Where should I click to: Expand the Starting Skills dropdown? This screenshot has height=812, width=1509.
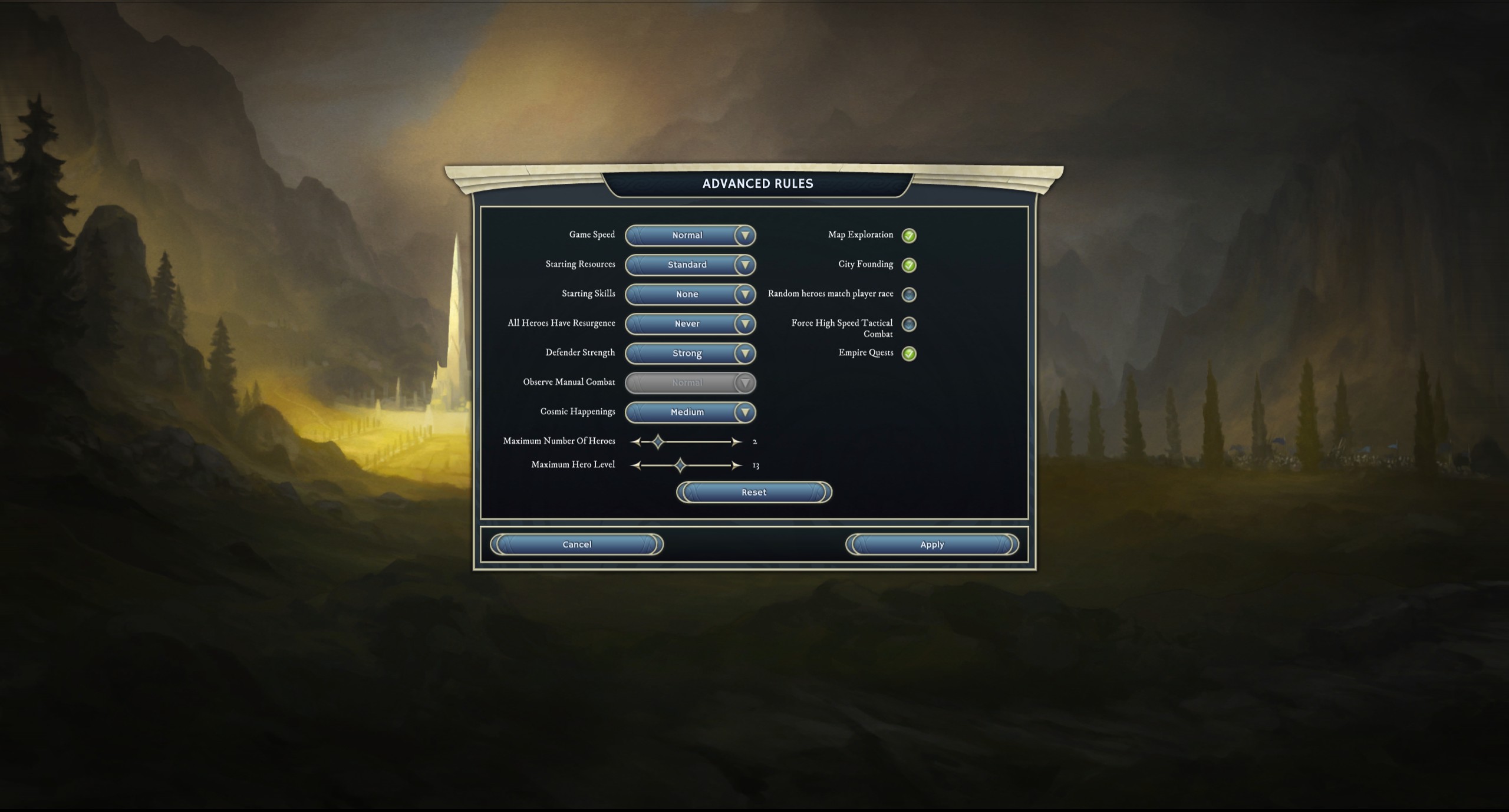tap(690, 294)
